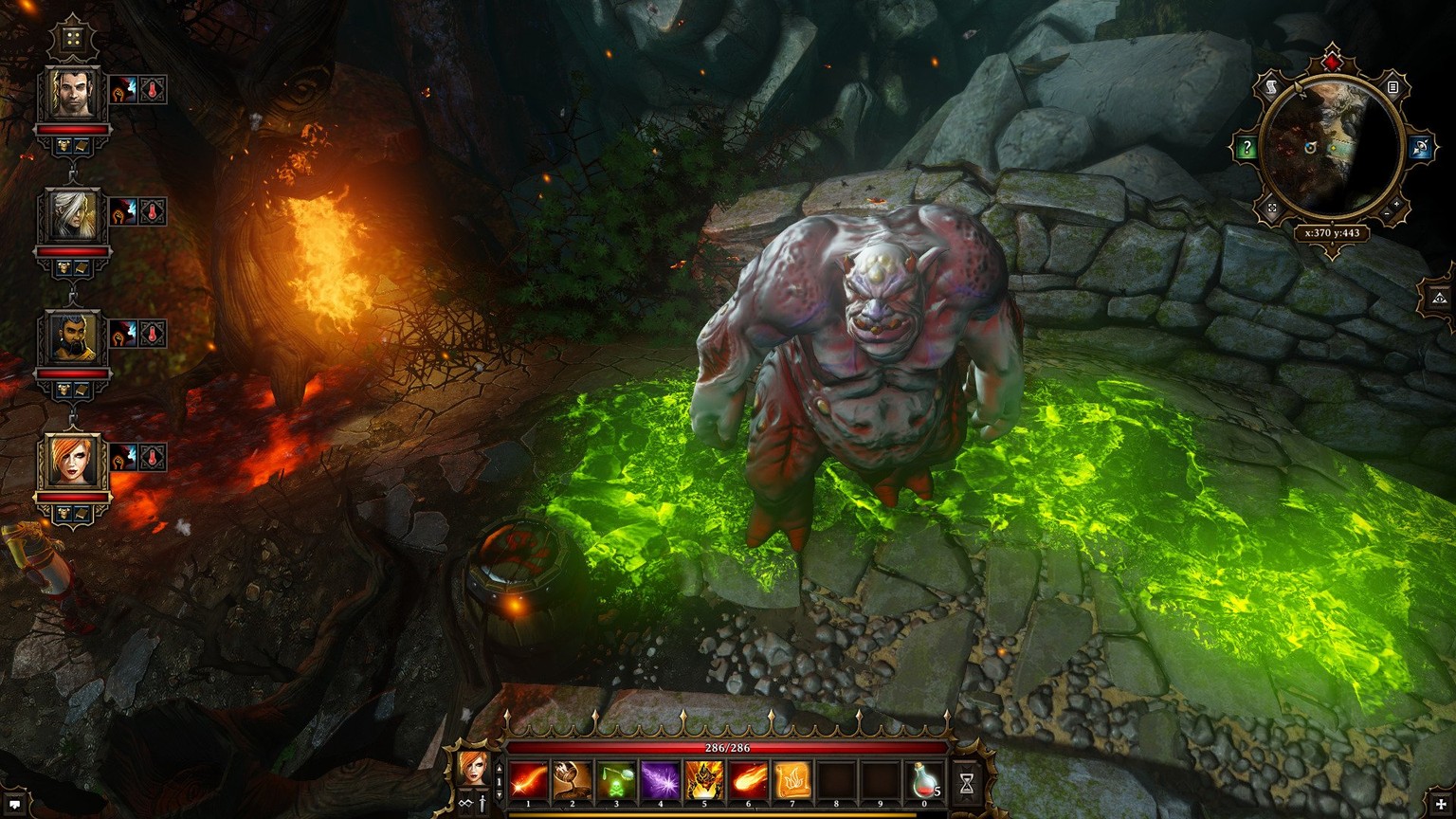Image resolution: width=1456 pixels, height=819 pixels.
Task: Zoom in the minimap with the plus button
Action: 1395,204
